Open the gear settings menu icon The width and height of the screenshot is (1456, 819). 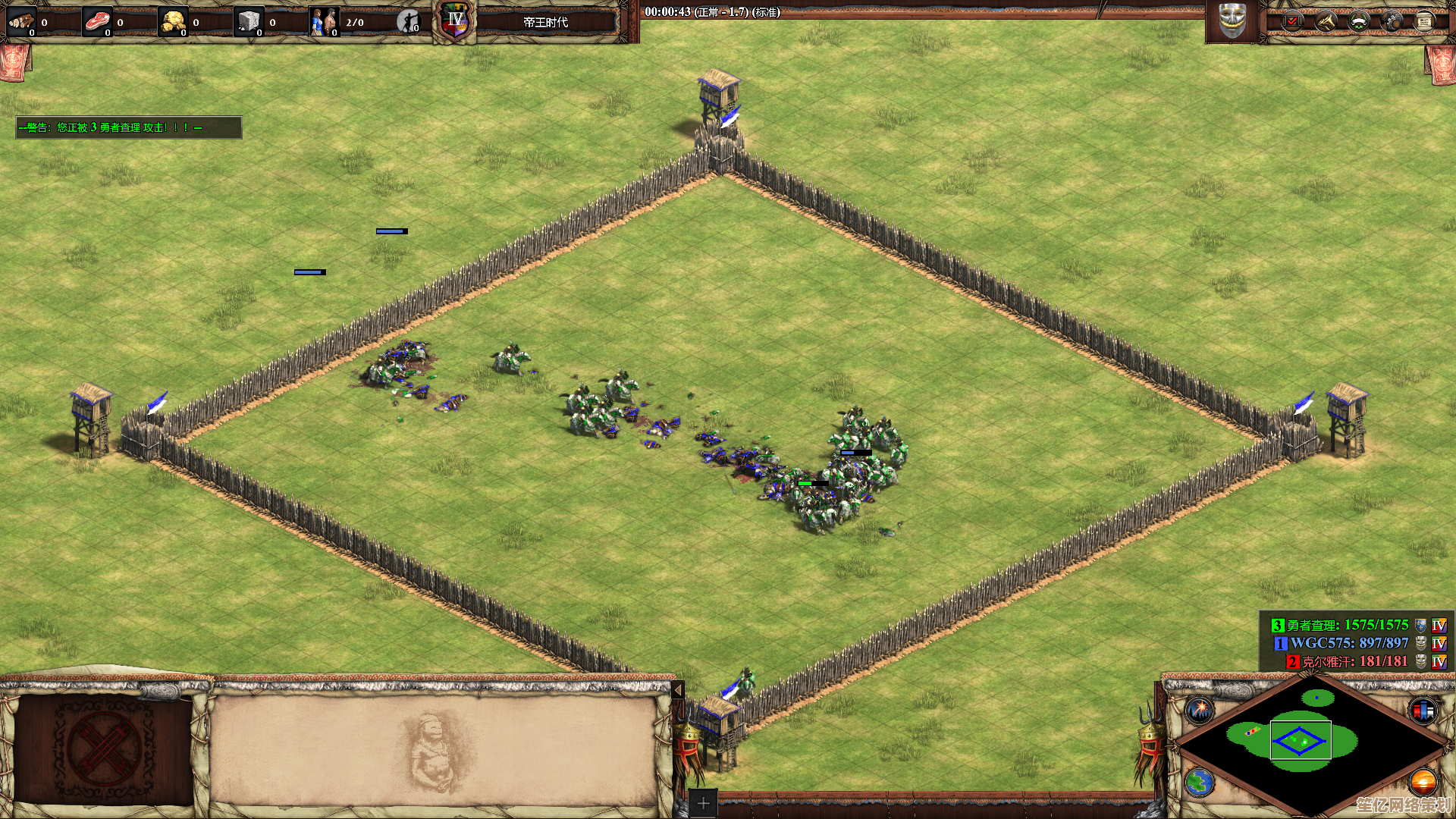tap(1392, 21)
